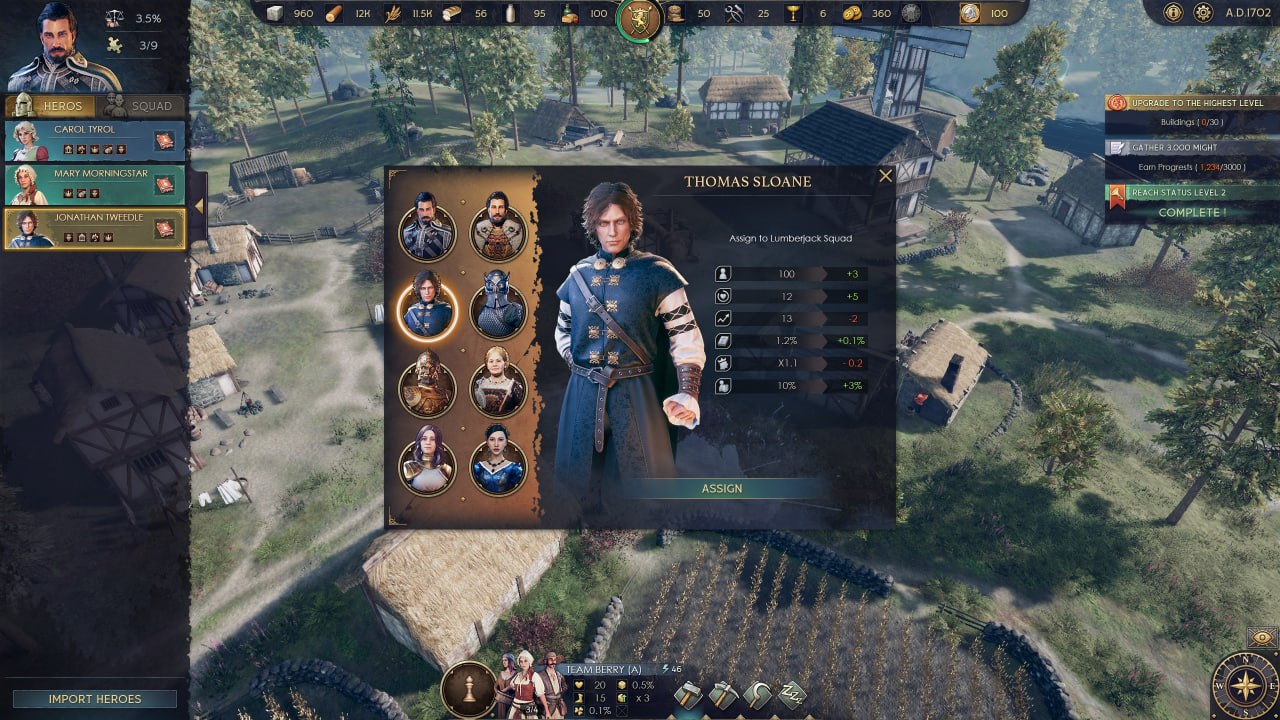Click ASSIGN to add Thomas Sloane to squad
Screen dimensions: 1280x720
[723, 489]
